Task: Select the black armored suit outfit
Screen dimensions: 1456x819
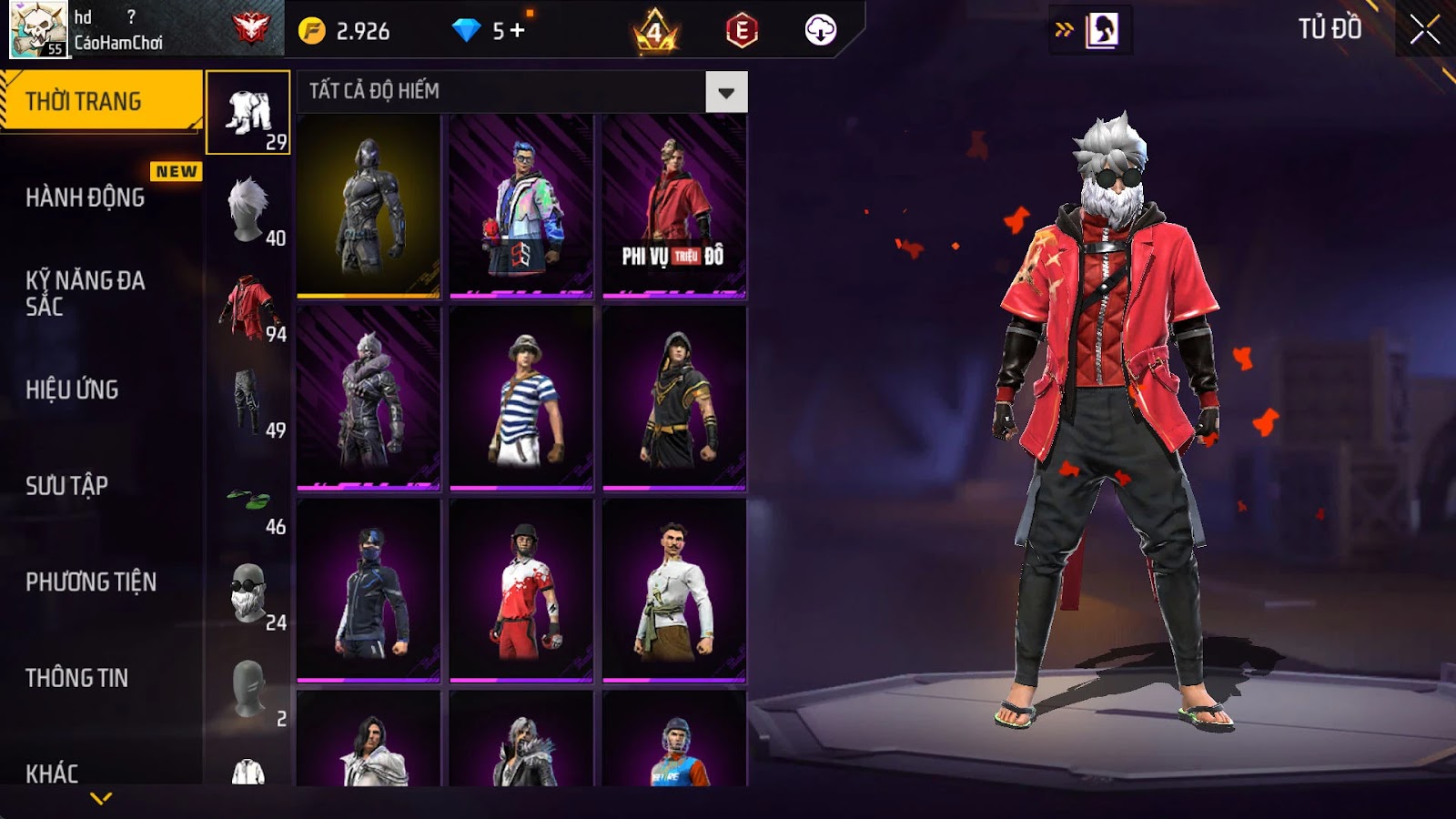Action: click(369, 207)
